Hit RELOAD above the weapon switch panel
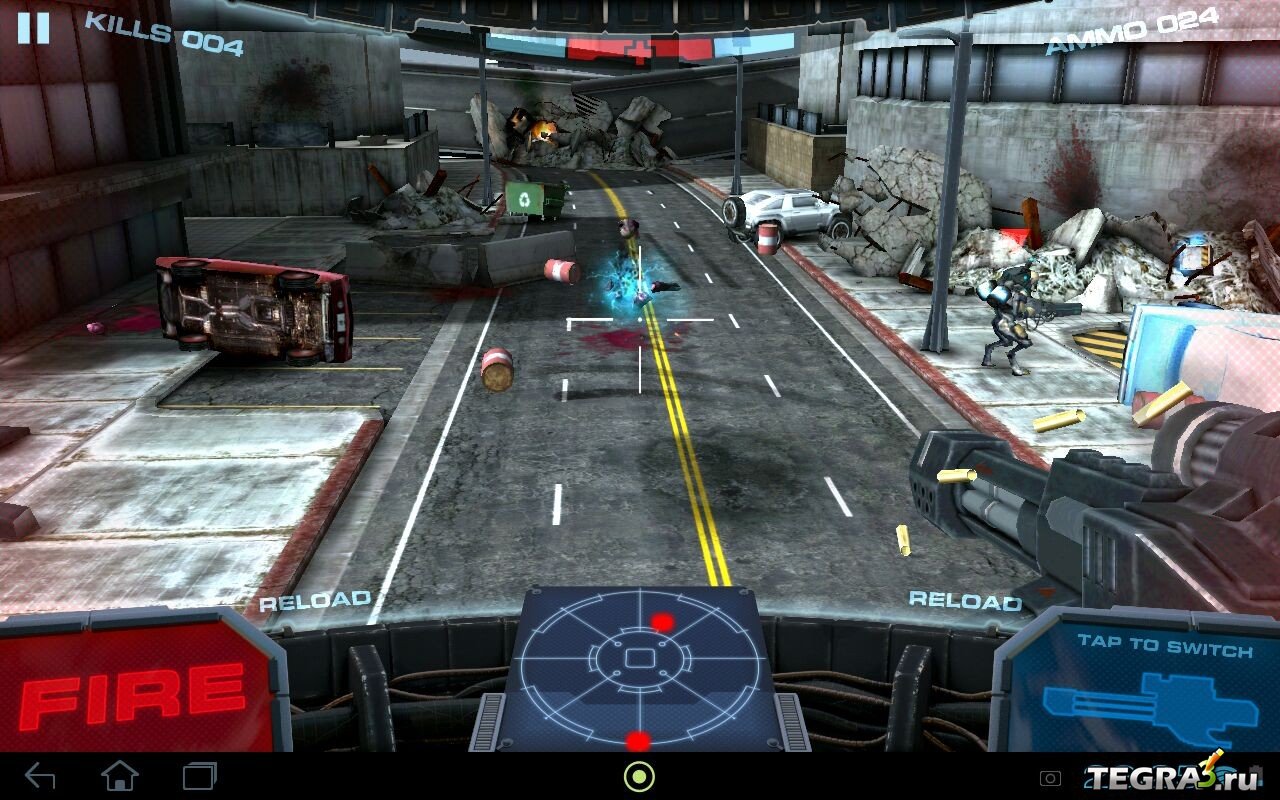This screenshot has height=800, width=1280. tap(965, 600)
